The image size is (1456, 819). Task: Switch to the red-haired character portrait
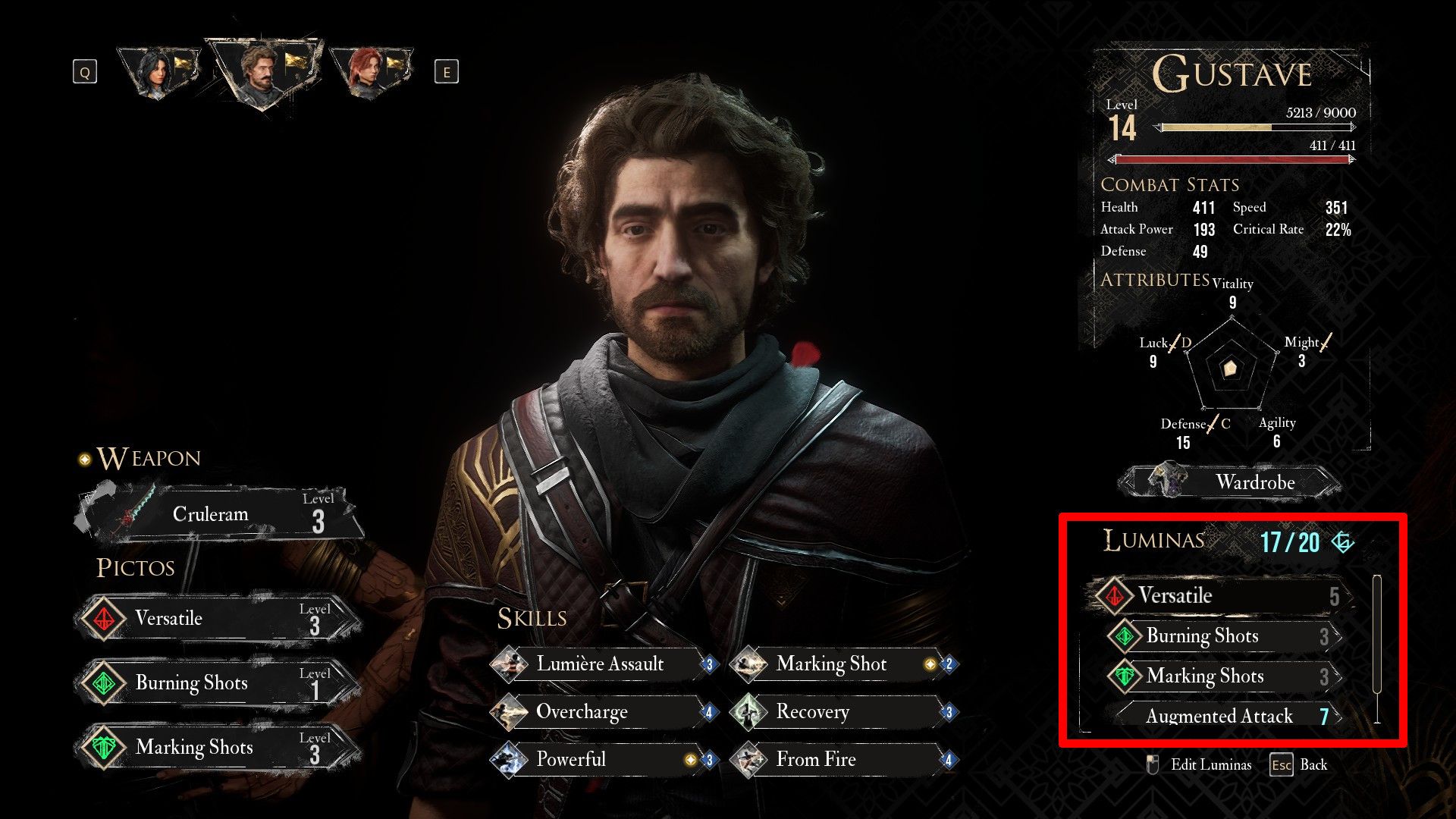[x=373, y=74]
